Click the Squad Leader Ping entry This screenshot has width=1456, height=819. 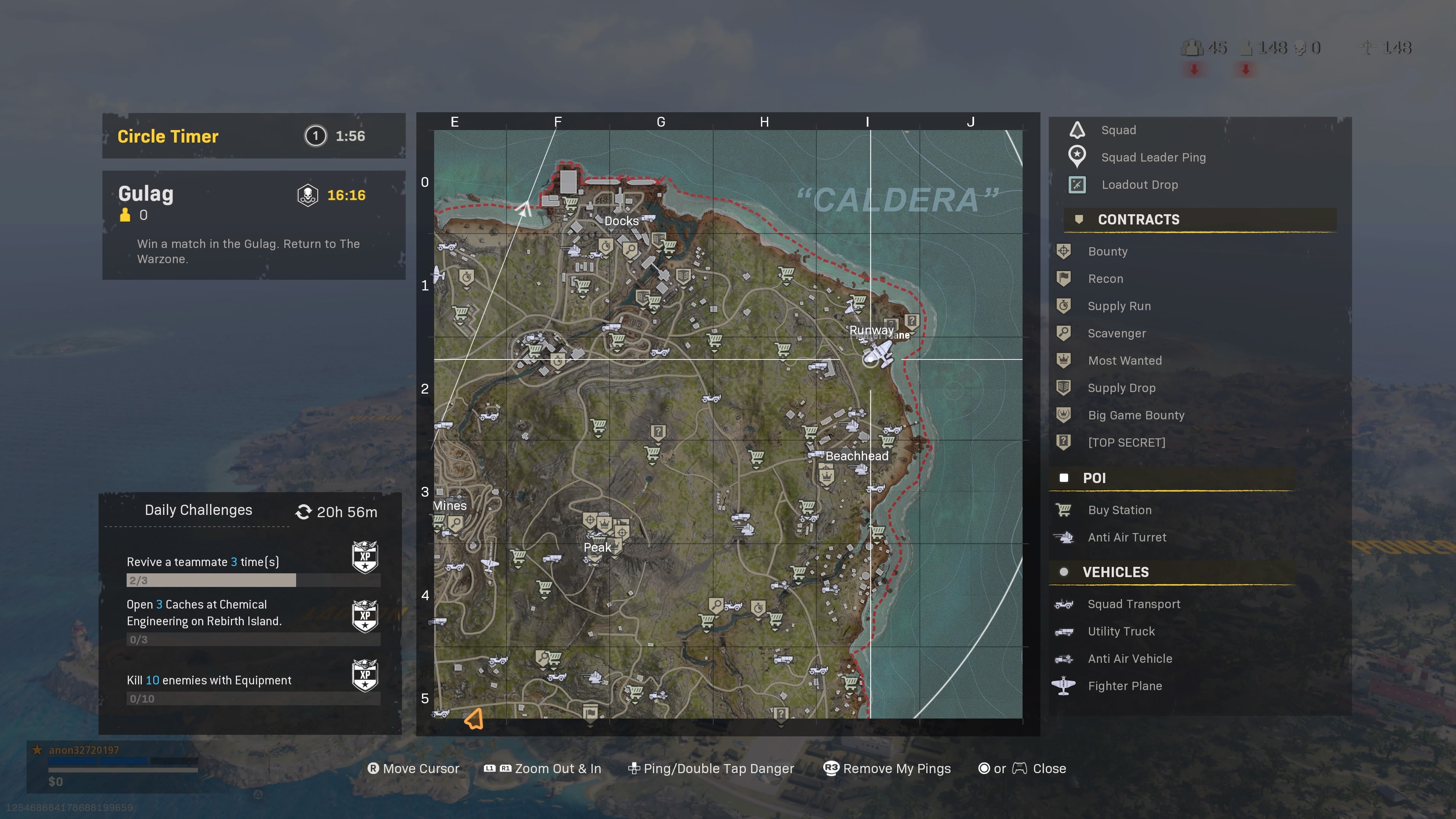coord(1153,157)
